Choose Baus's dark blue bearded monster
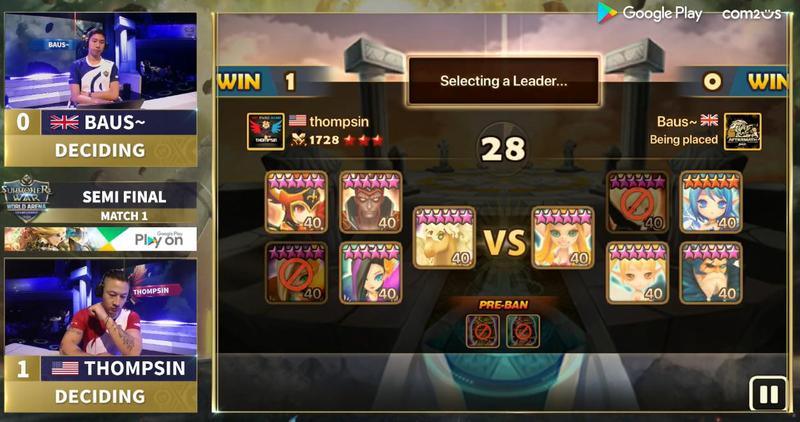 point(711,272)
